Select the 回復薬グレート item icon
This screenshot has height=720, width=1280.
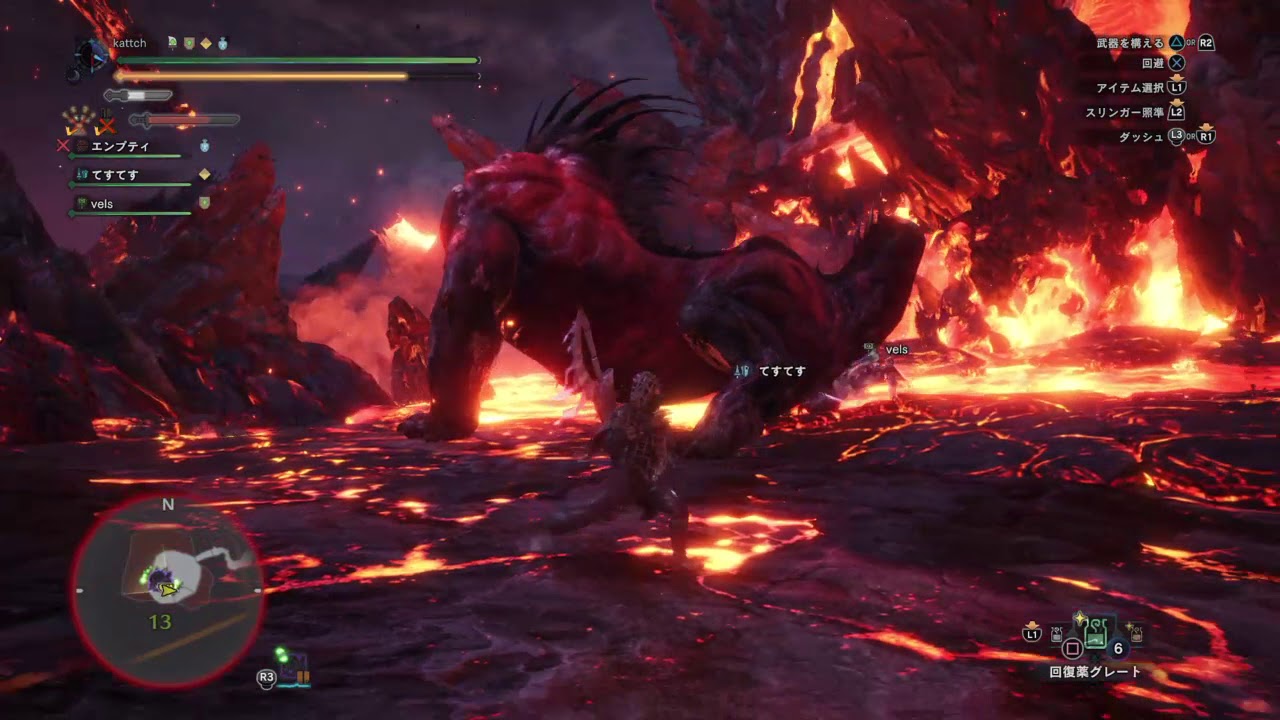1095,632
